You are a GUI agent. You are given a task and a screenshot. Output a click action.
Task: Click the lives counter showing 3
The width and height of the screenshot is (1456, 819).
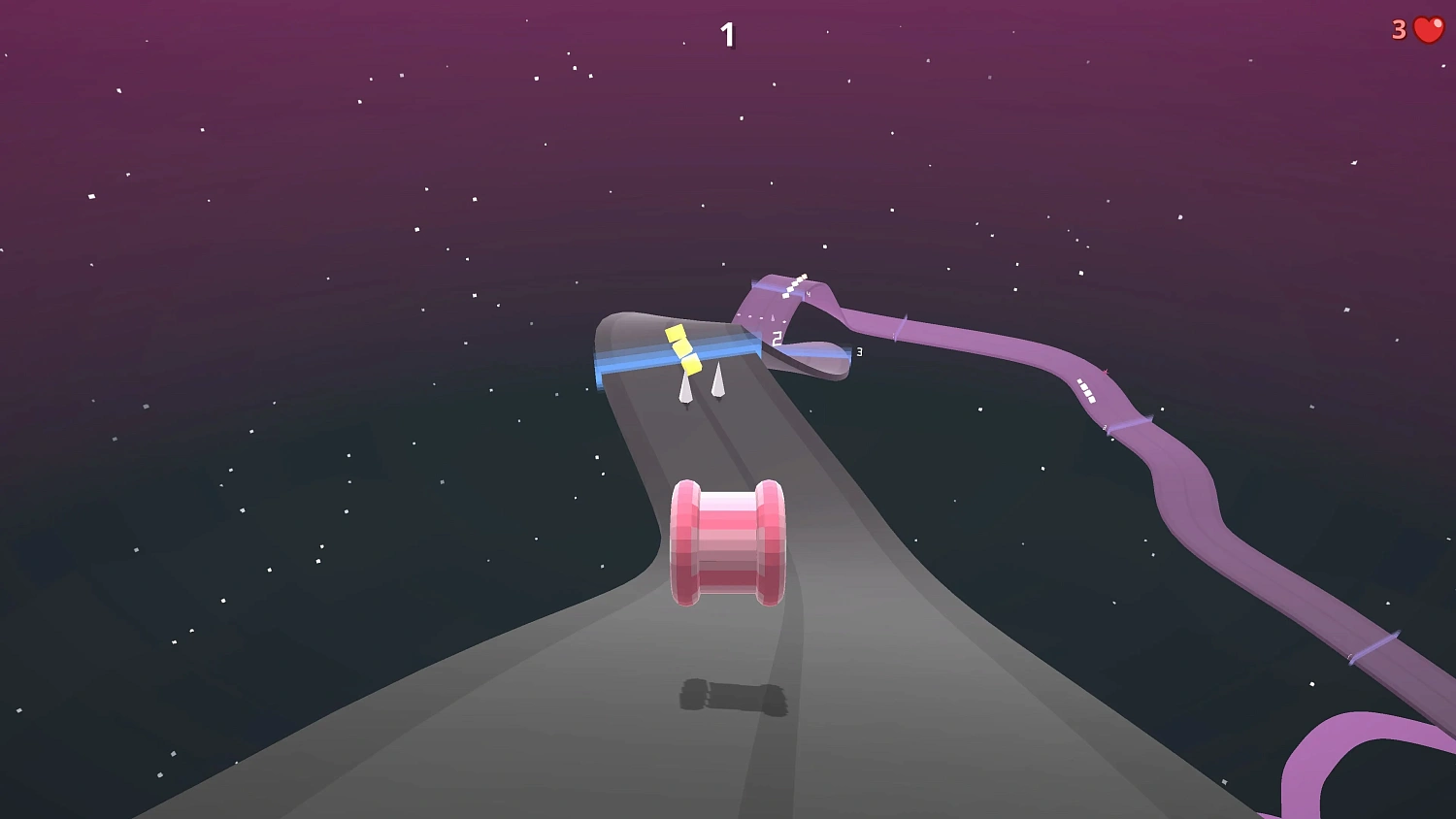pos(1397,29)
